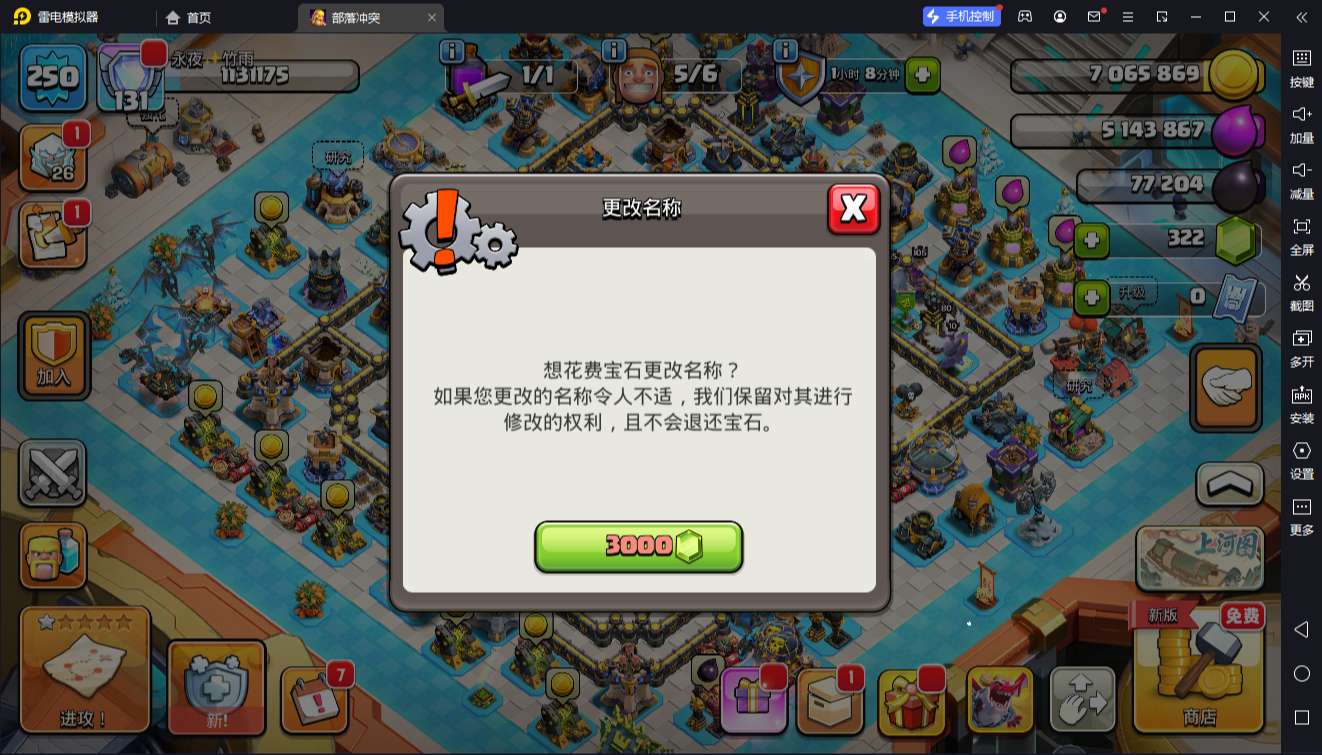
Task: Click the APK 安装 install icon
Action: [1301, 402]
